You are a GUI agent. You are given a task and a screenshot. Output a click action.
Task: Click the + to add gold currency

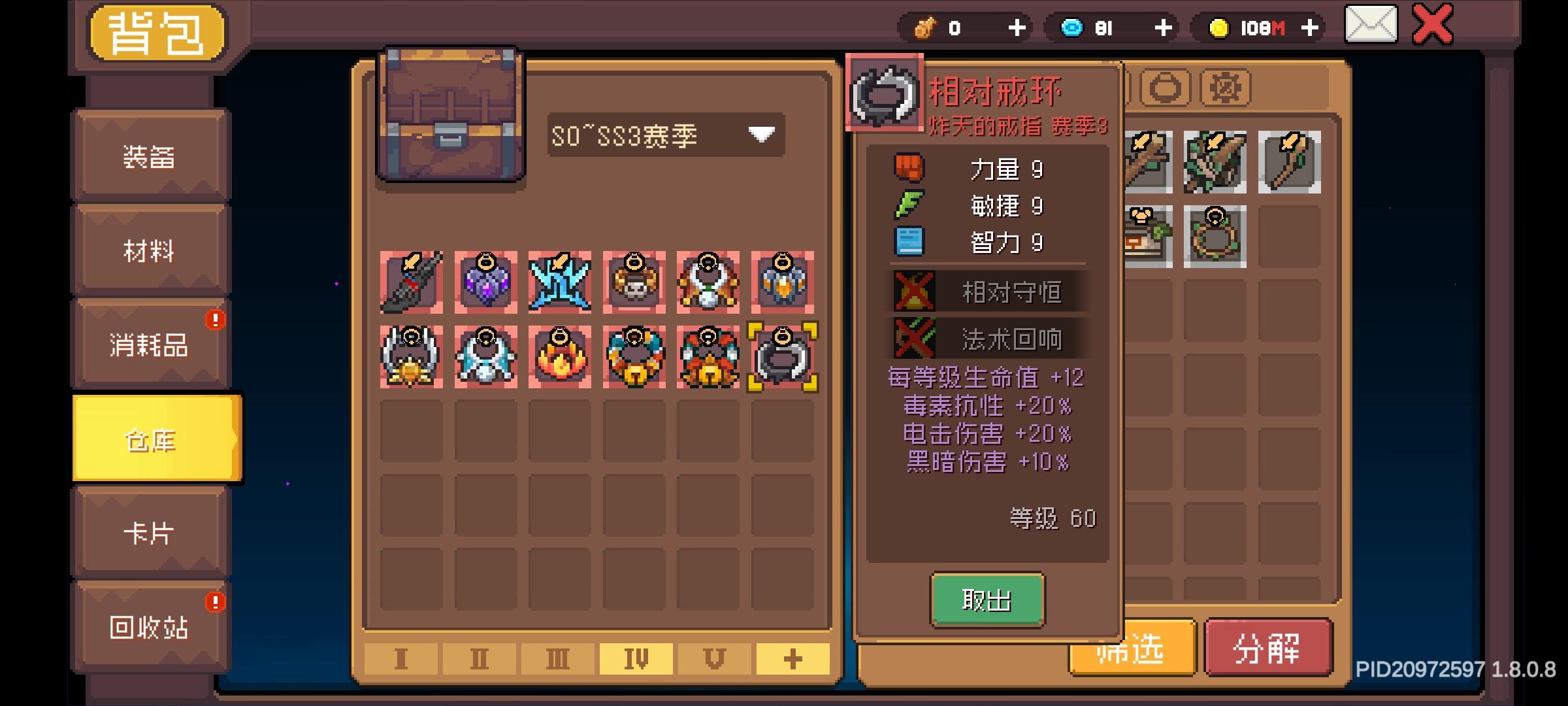(x=1309, y=28)
